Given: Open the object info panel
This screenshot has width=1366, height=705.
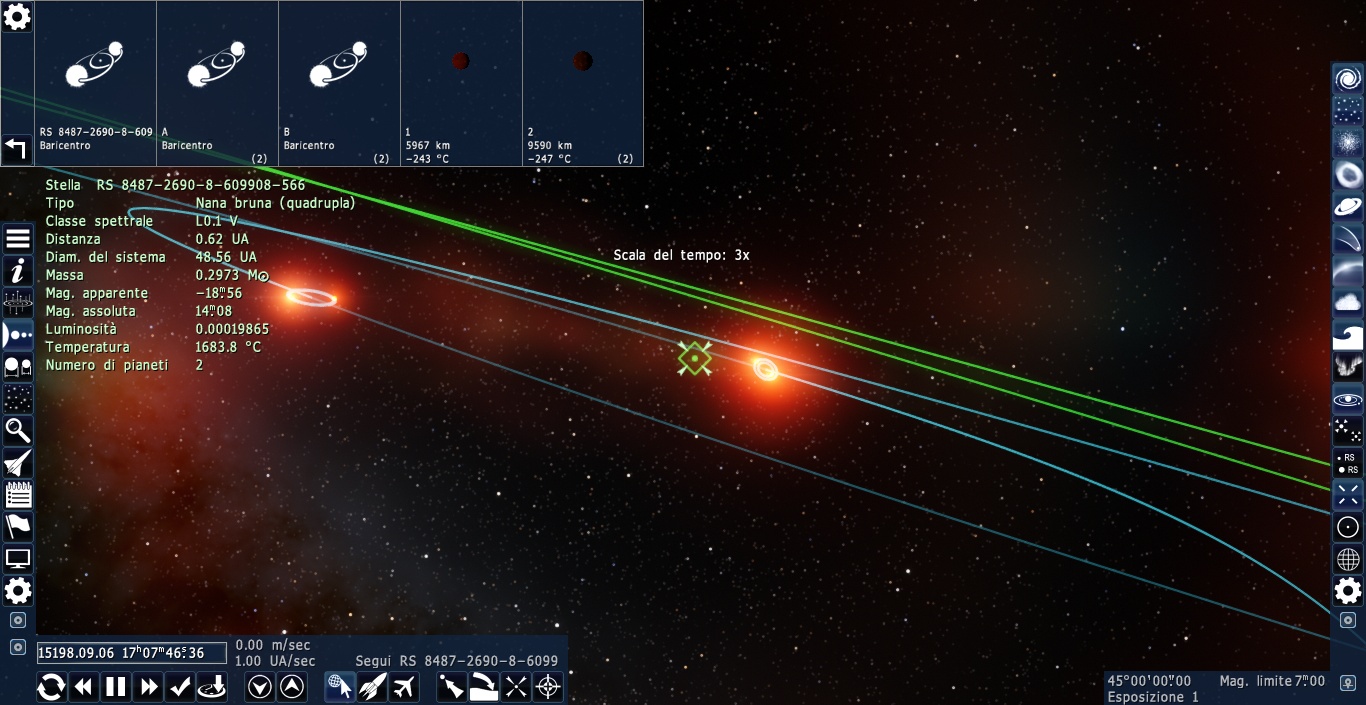Looking at the screenshot, I should coord(18,270).
